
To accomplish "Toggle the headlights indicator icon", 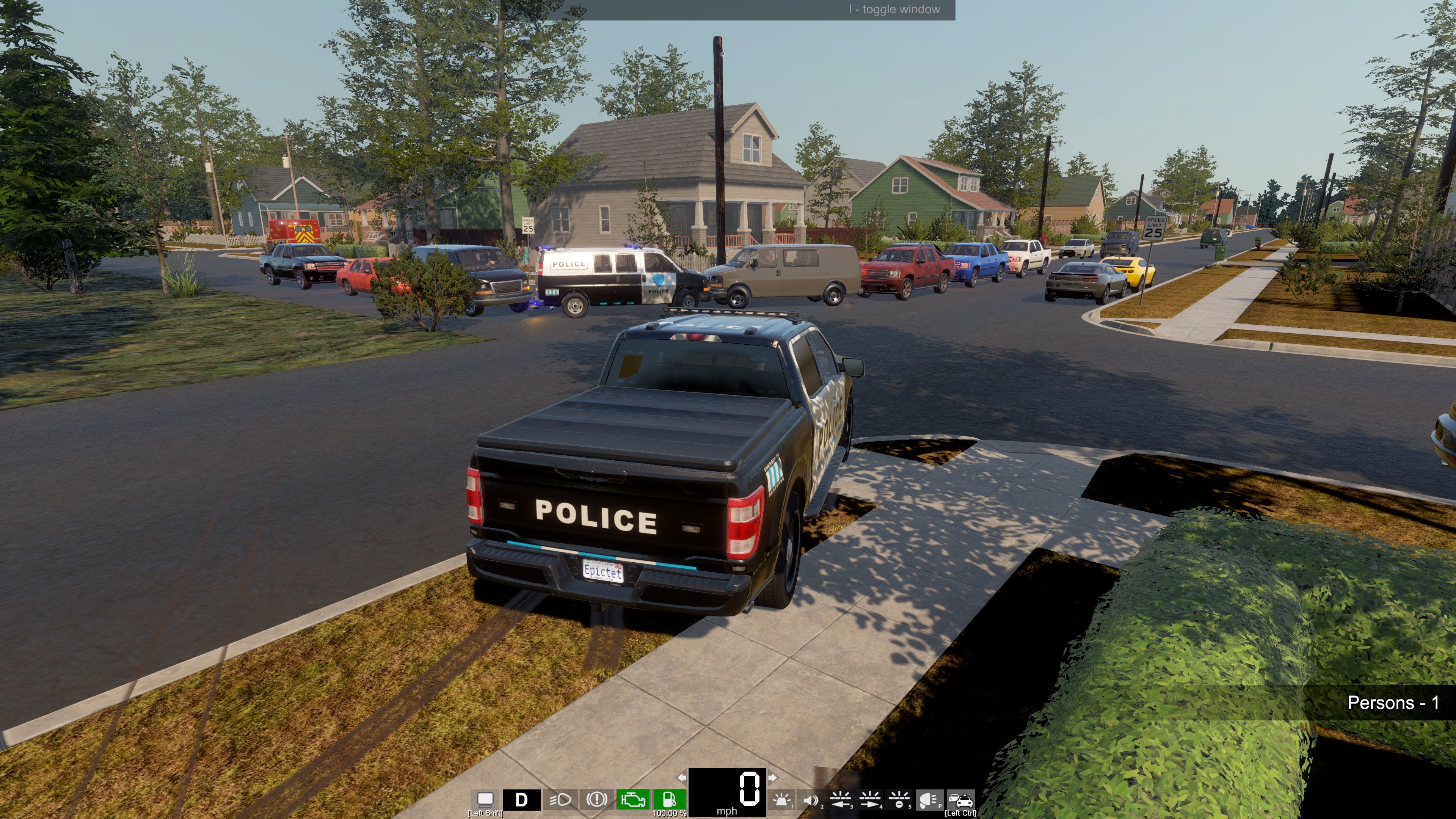I will coord(560,800).
